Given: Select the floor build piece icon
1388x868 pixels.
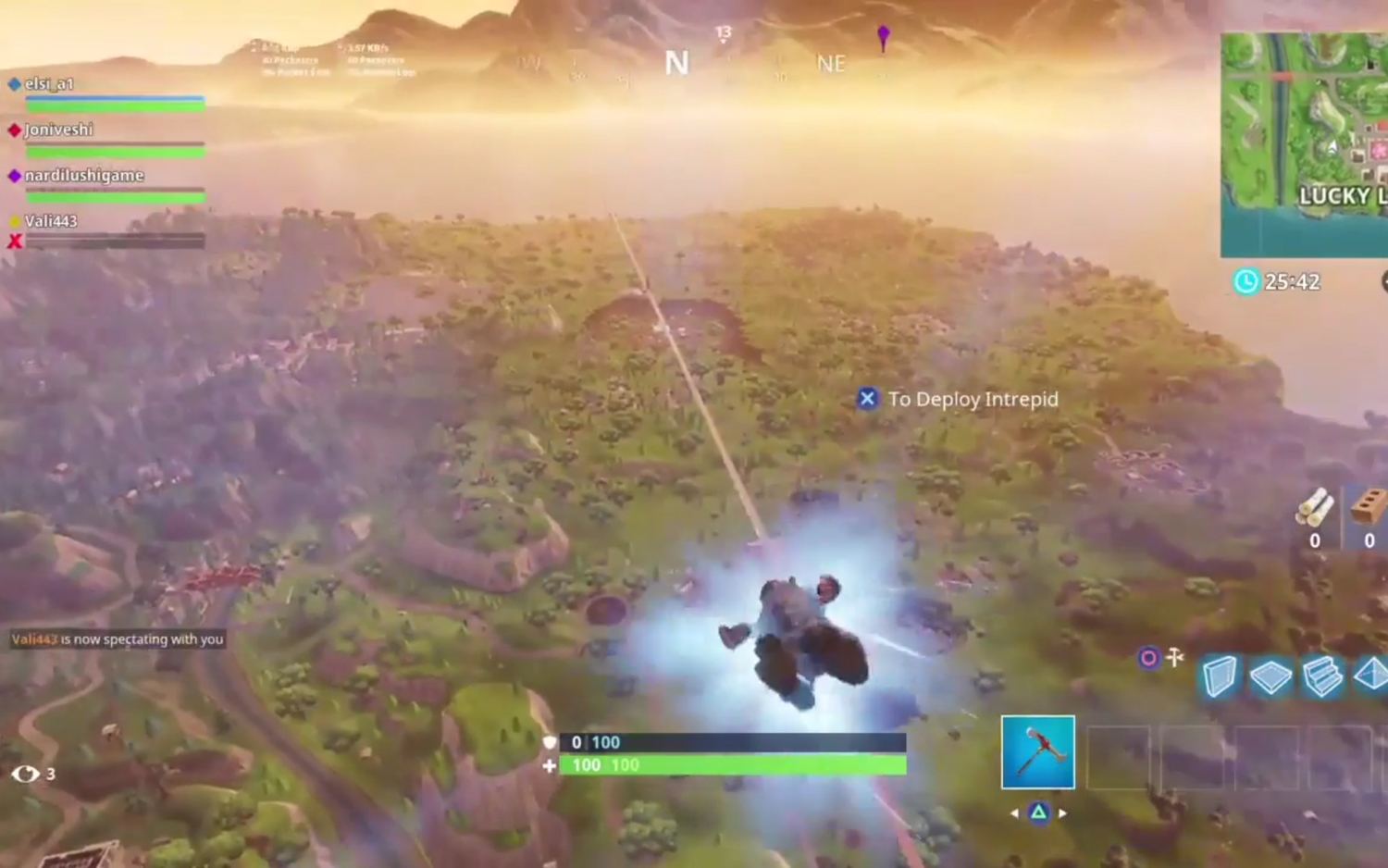Looking at the screenshot, I should [x=1271, y=676].
